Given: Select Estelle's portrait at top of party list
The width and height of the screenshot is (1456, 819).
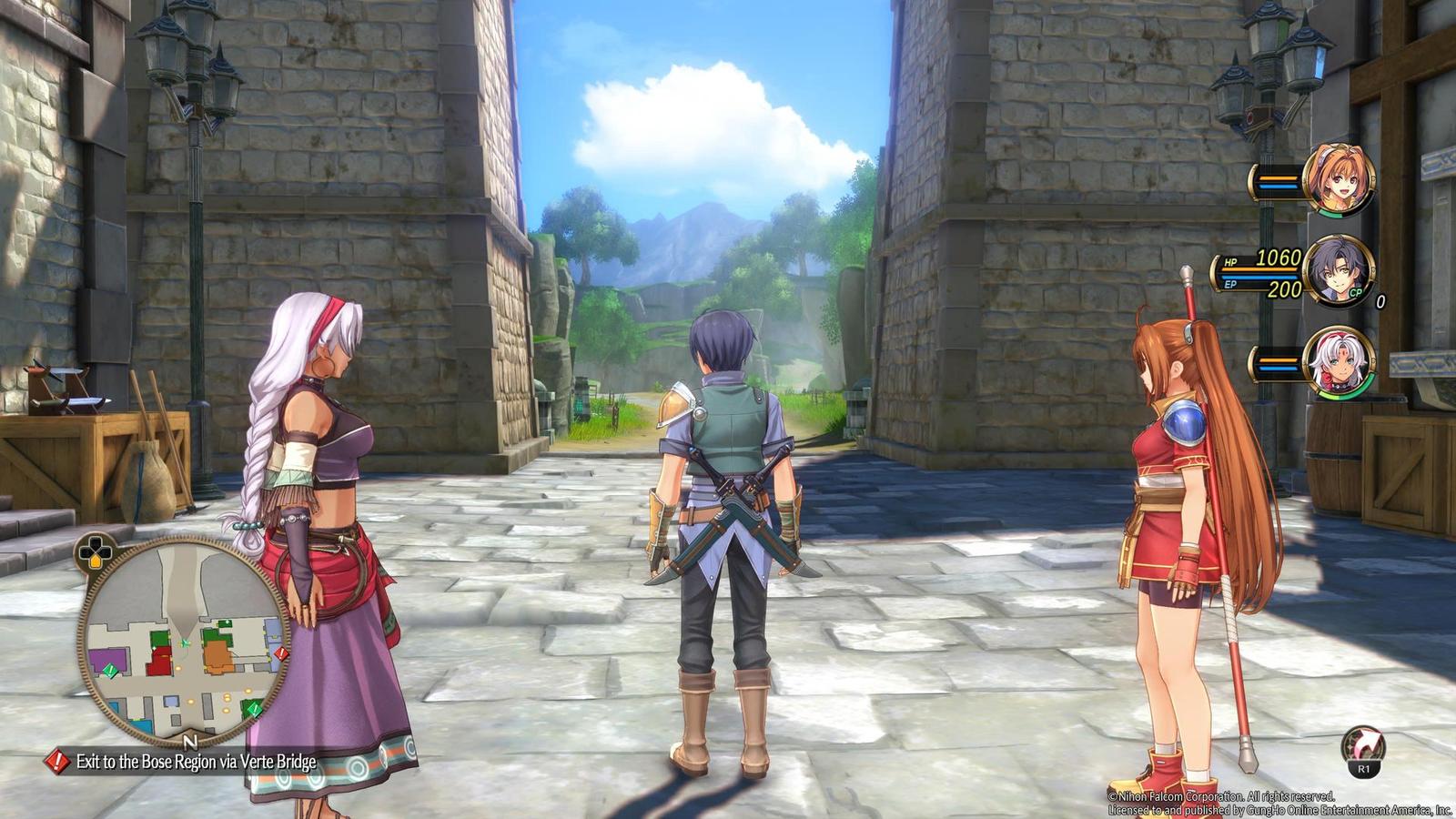Looking at the screenshot, I should (1340, 177).
